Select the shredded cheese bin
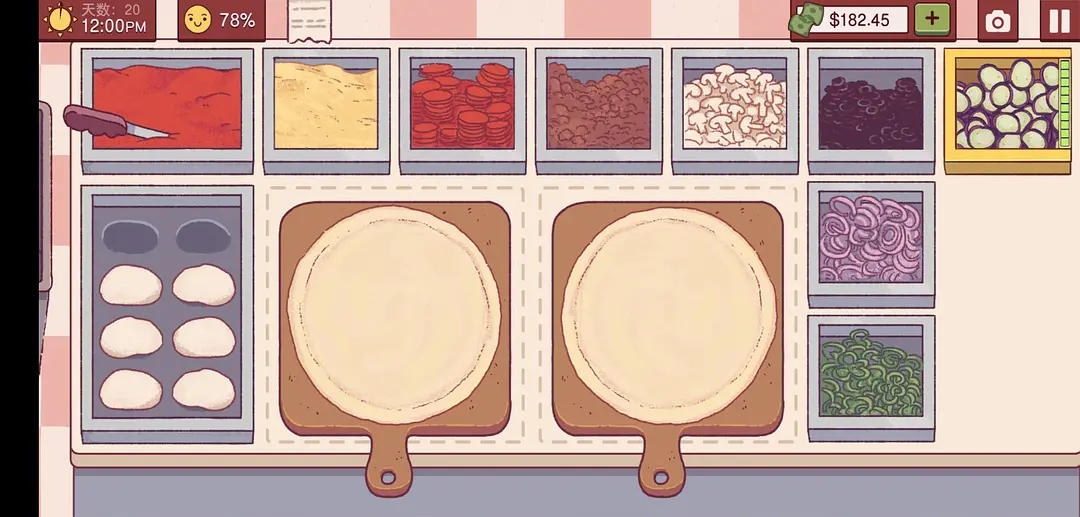The width and height of the screenshot is (1080, 517). (x=325, y=106)
